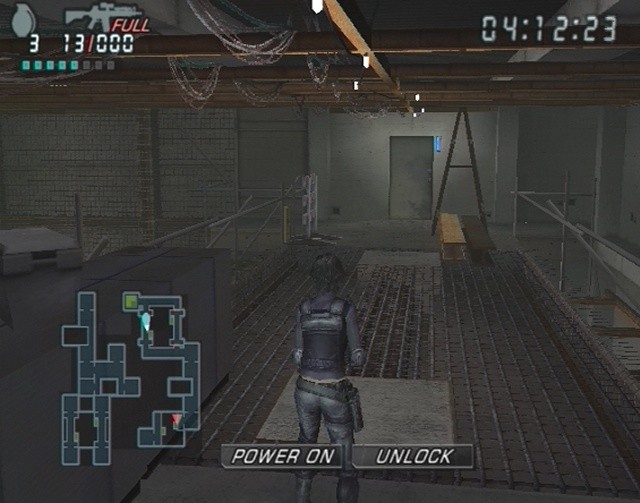Select the assault rifle weapon icon
The height and width of the screenshot is (503, 640).
pos(95,17)
